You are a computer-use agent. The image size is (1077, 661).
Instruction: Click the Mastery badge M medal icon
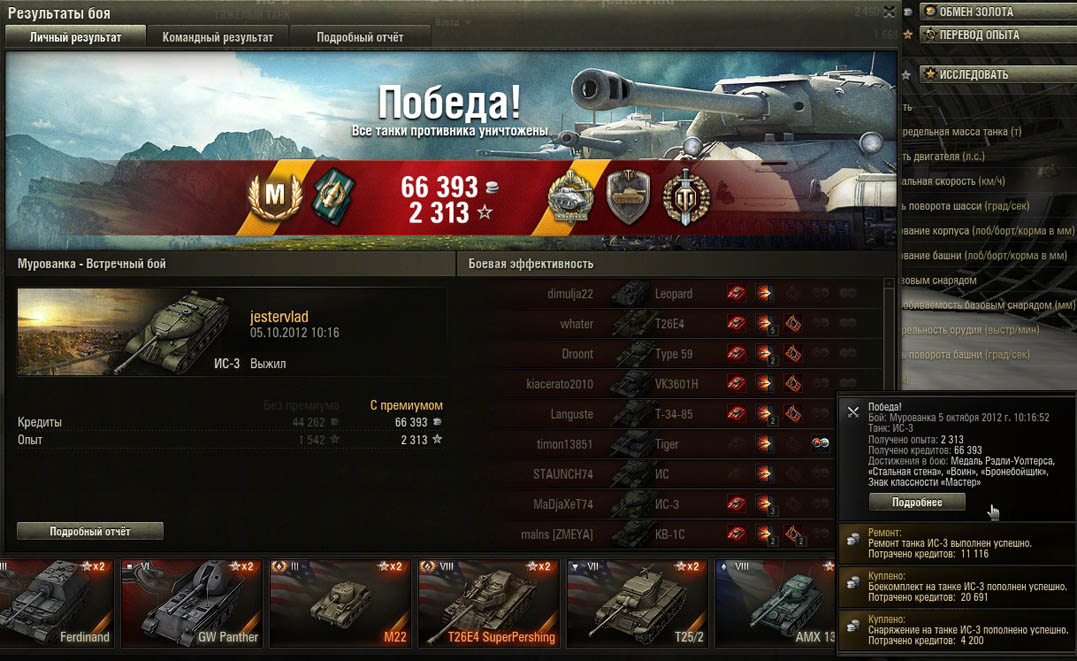click(x=275, y=193)
